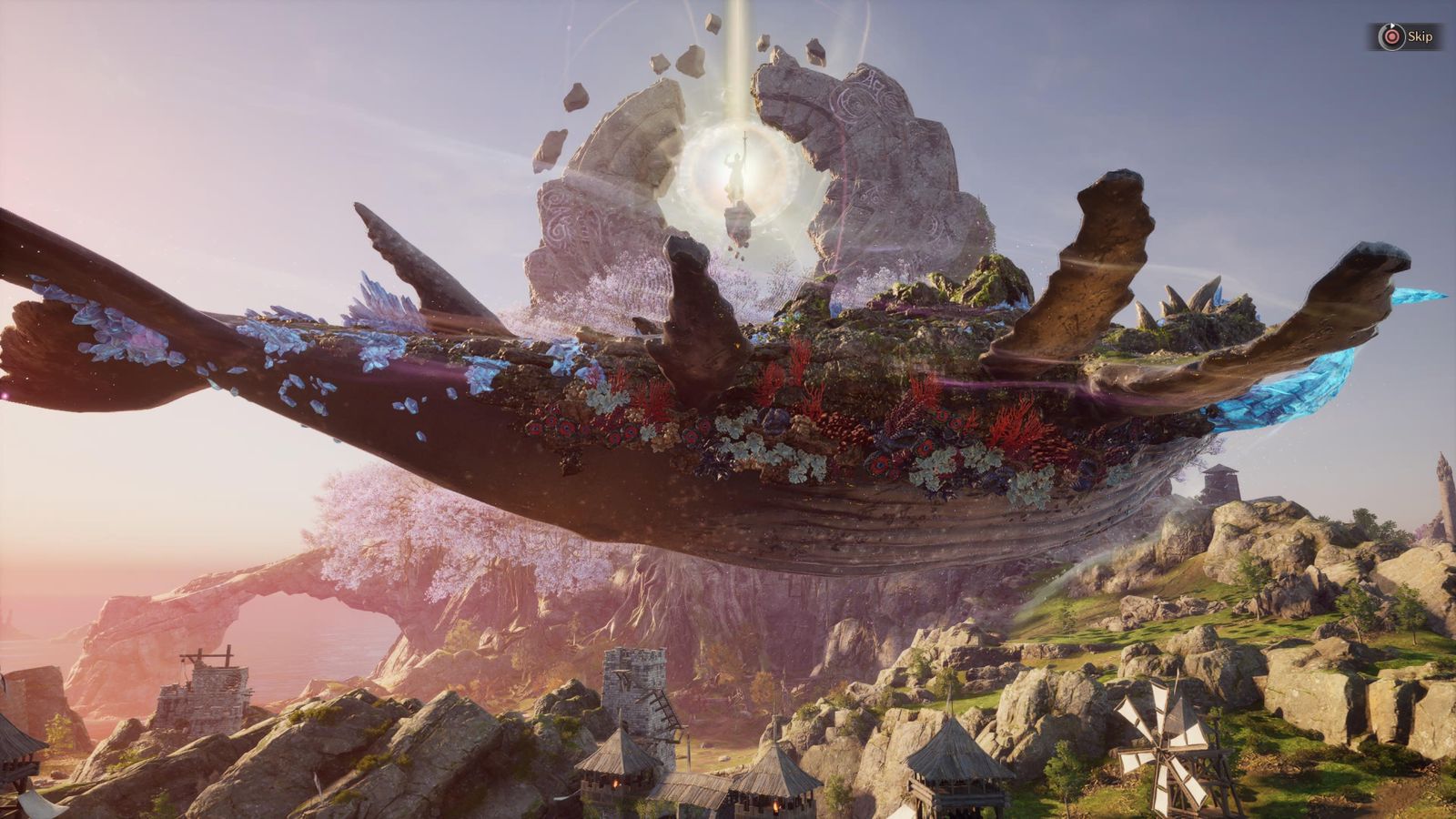Click the circular gamepad button icon beside Skip

pyautogui.click(x=1392, y=36)
